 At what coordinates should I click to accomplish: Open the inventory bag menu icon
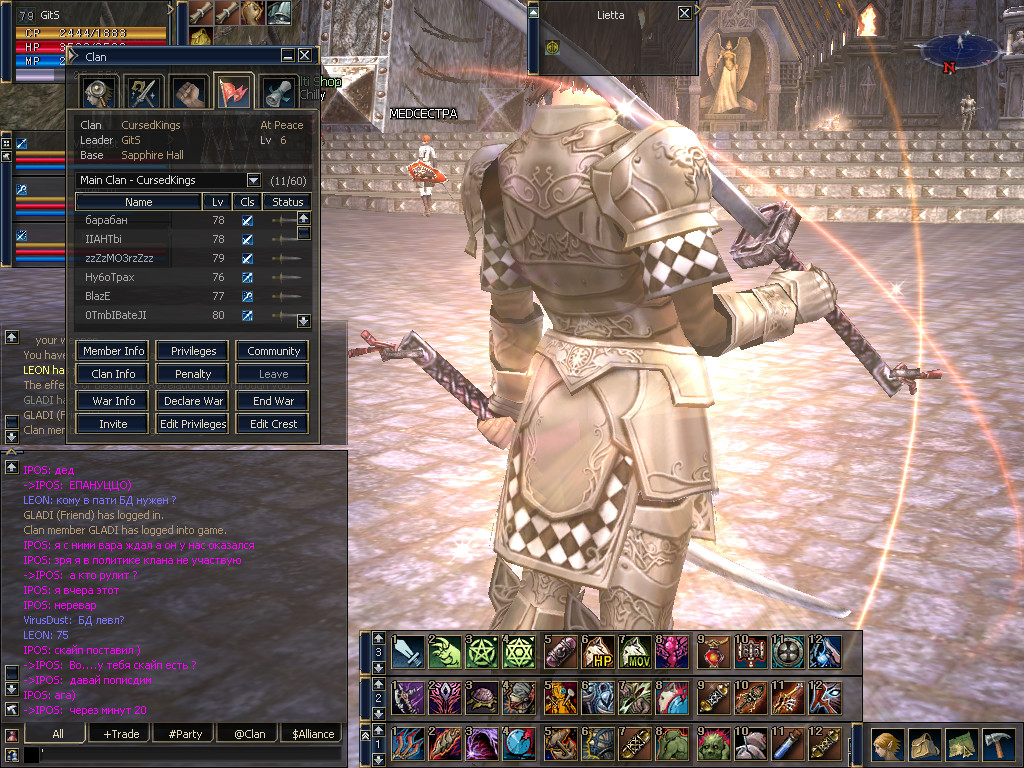pyautogui.click(x=923, y=745)
